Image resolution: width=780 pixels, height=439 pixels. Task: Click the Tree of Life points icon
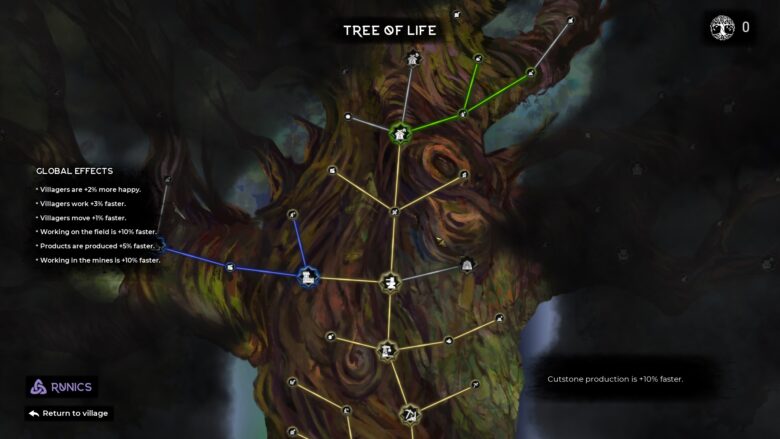pyautogui.click(x=722, y=28)
